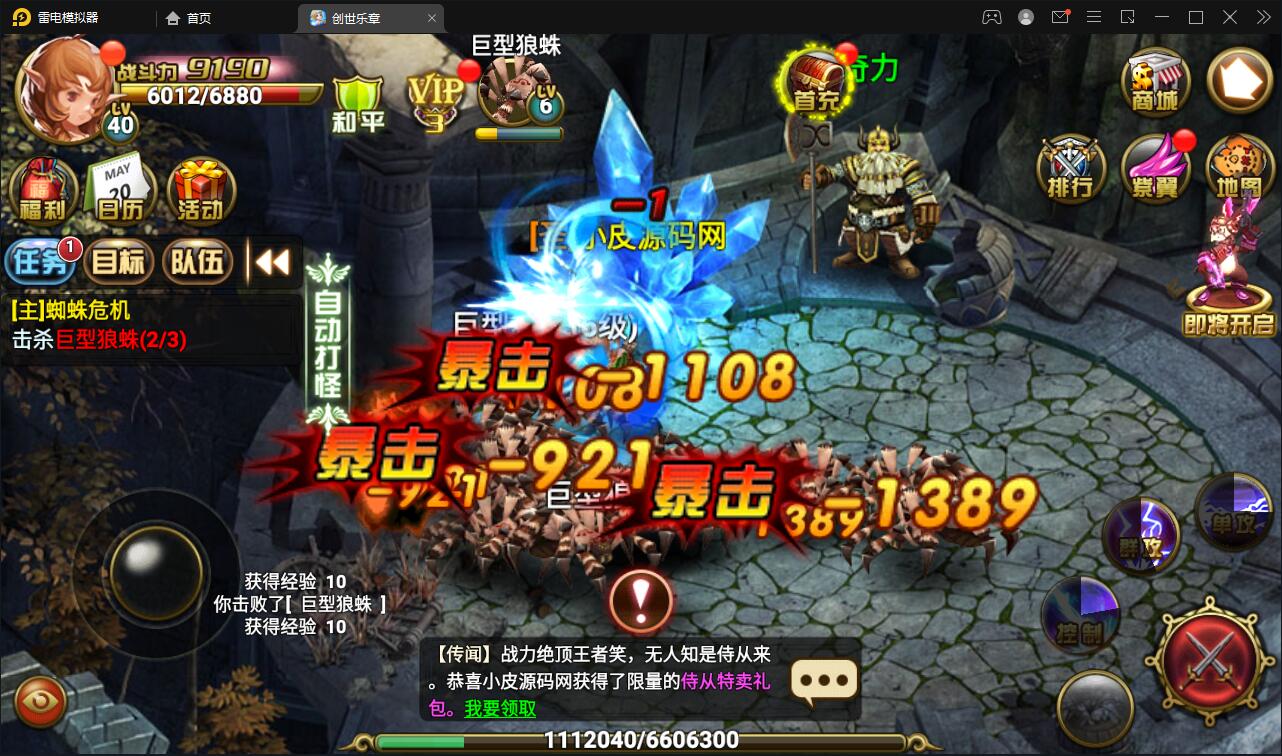Image resolution: width=1282 pixels, height=756 pixels.
Task: Switch to the 目标 tab
Action: click(x=120, y=261)
